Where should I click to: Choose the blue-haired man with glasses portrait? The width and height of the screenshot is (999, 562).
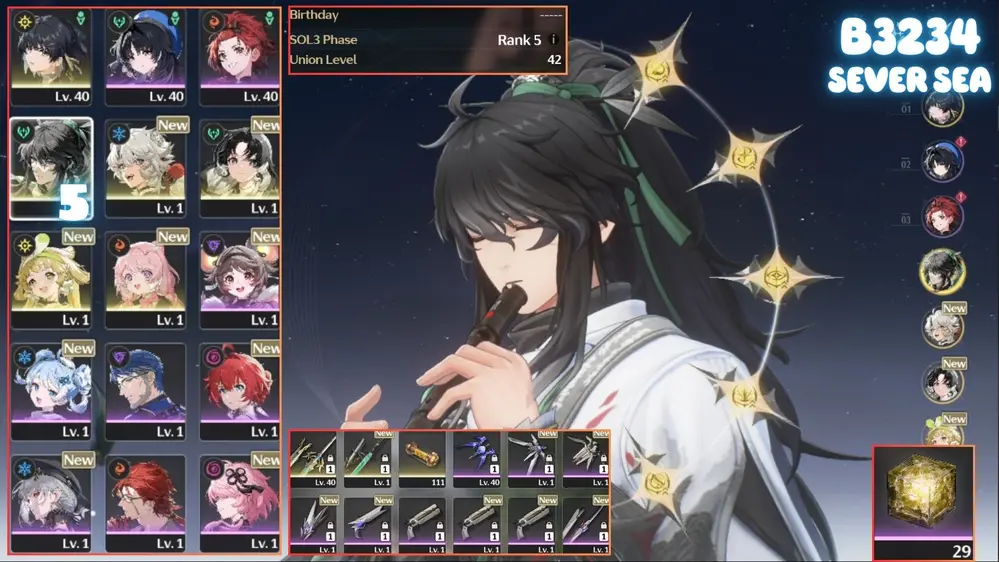(x=145, y=392)
